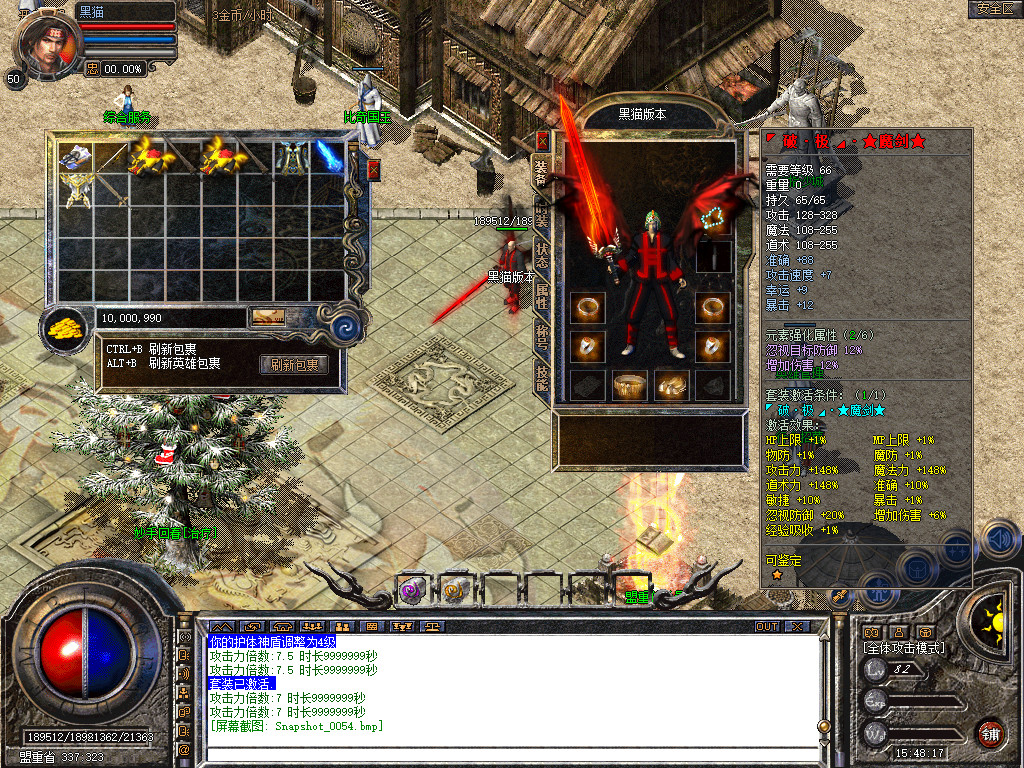Select the 称号 title tab
Viewport: 1024px width, 768px height.
[x=541, y=338]
